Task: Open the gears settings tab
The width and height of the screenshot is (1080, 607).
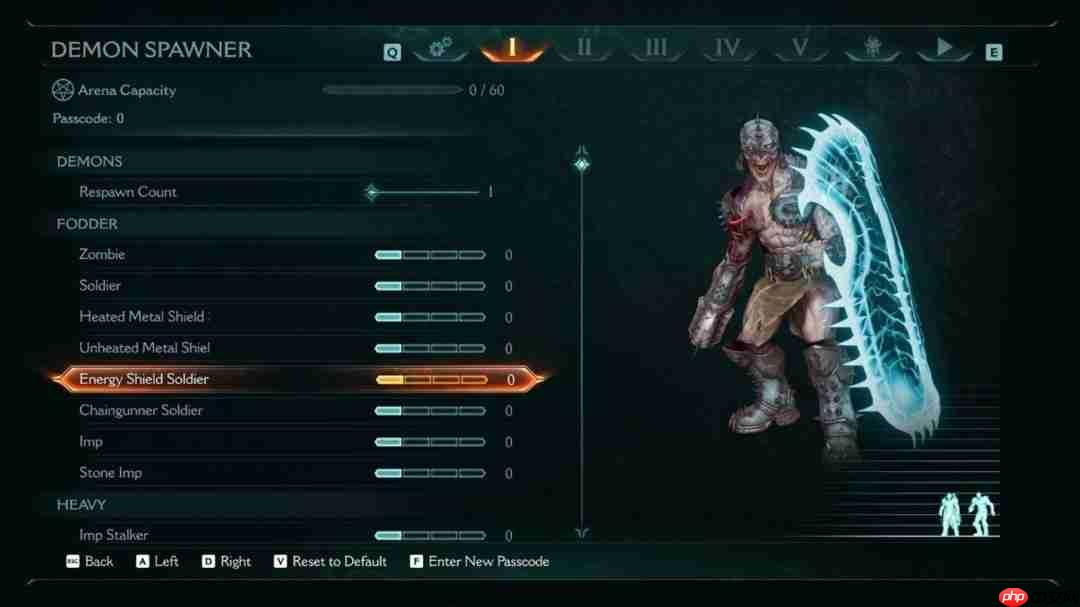Action: [x=440, y=47]
